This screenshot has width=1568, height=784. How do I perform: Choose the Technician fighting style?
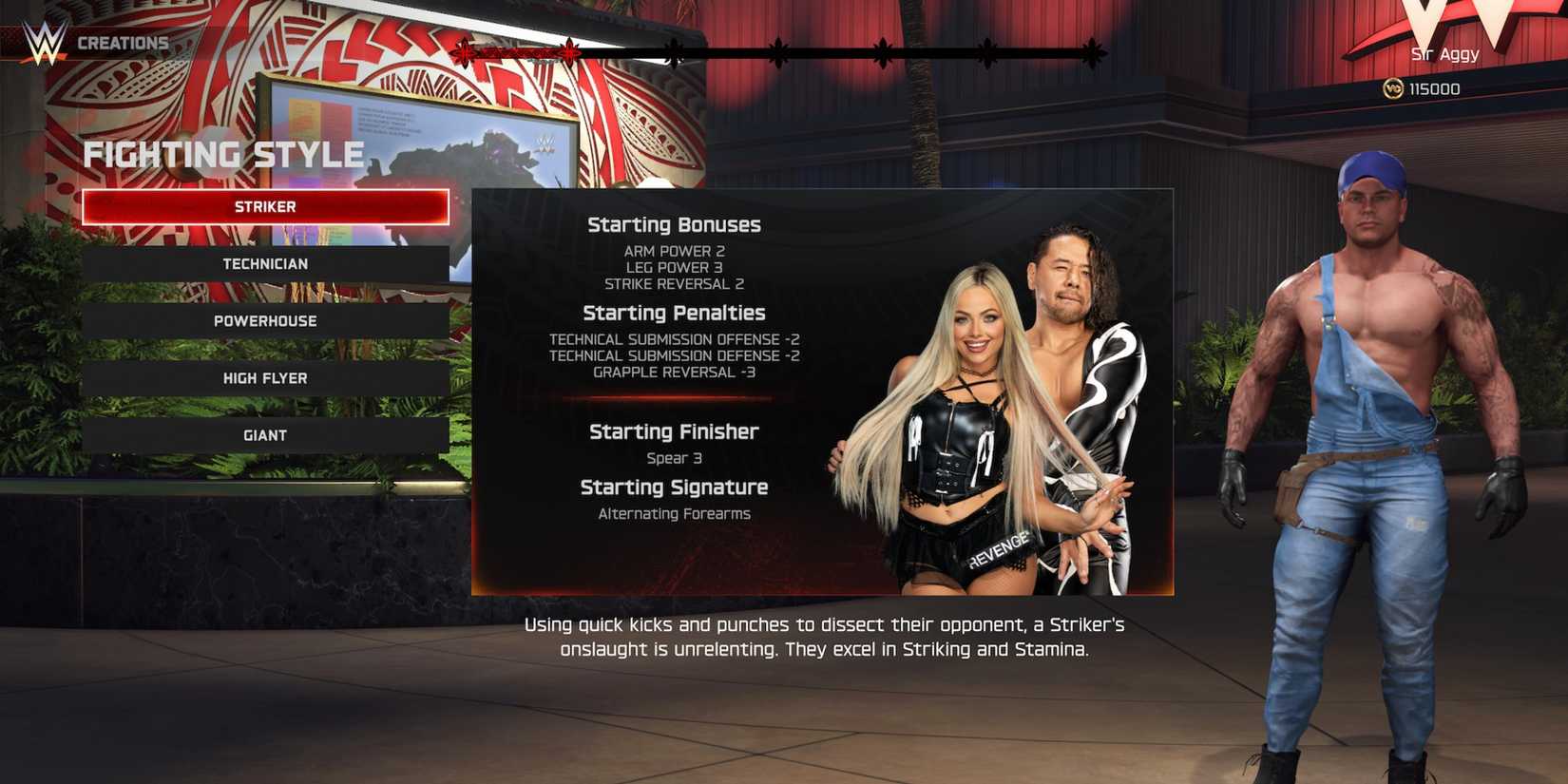click(x=266, y=263)
